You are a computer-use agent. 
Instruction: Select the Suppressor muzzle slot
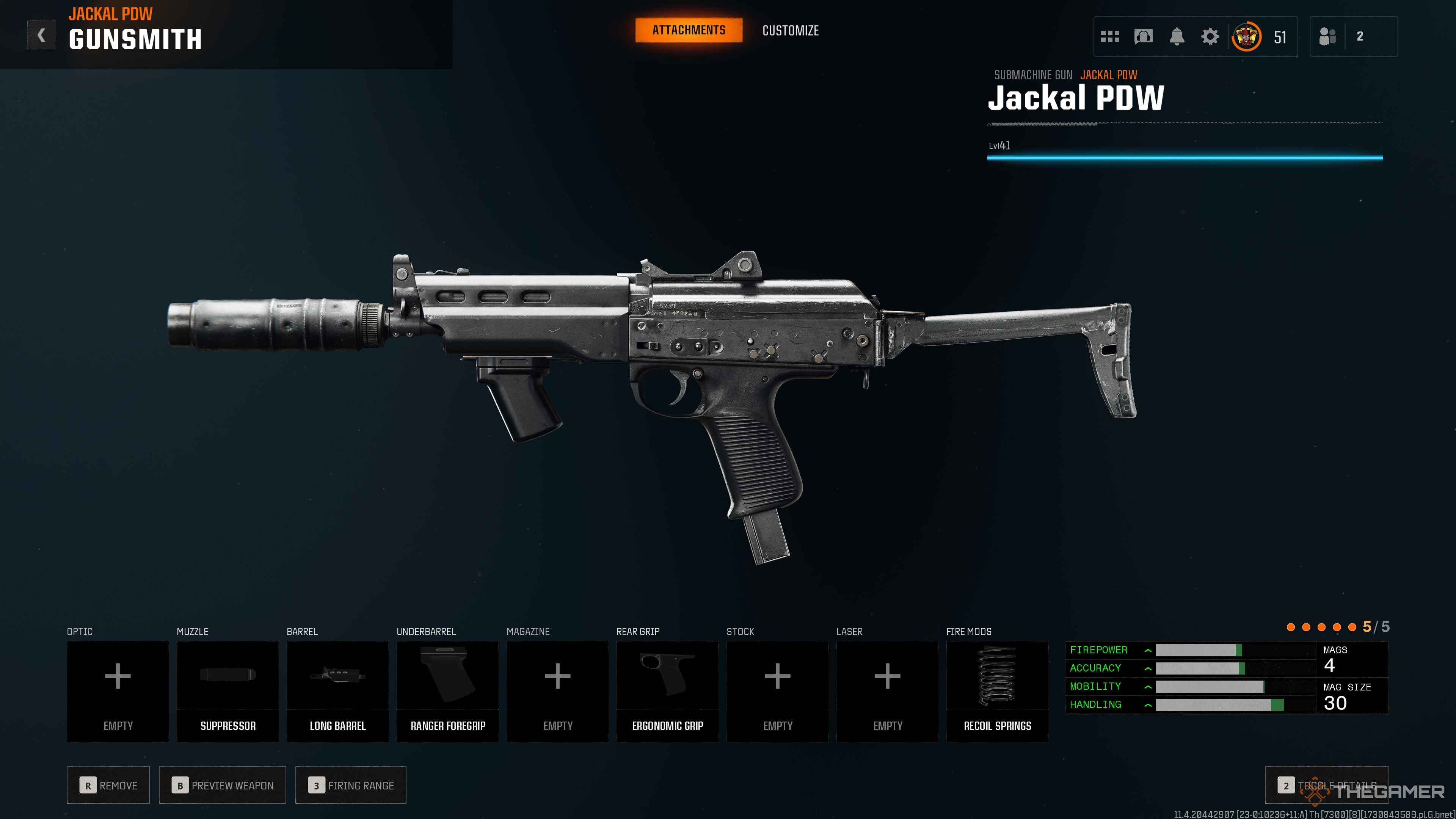coord(228,691)
